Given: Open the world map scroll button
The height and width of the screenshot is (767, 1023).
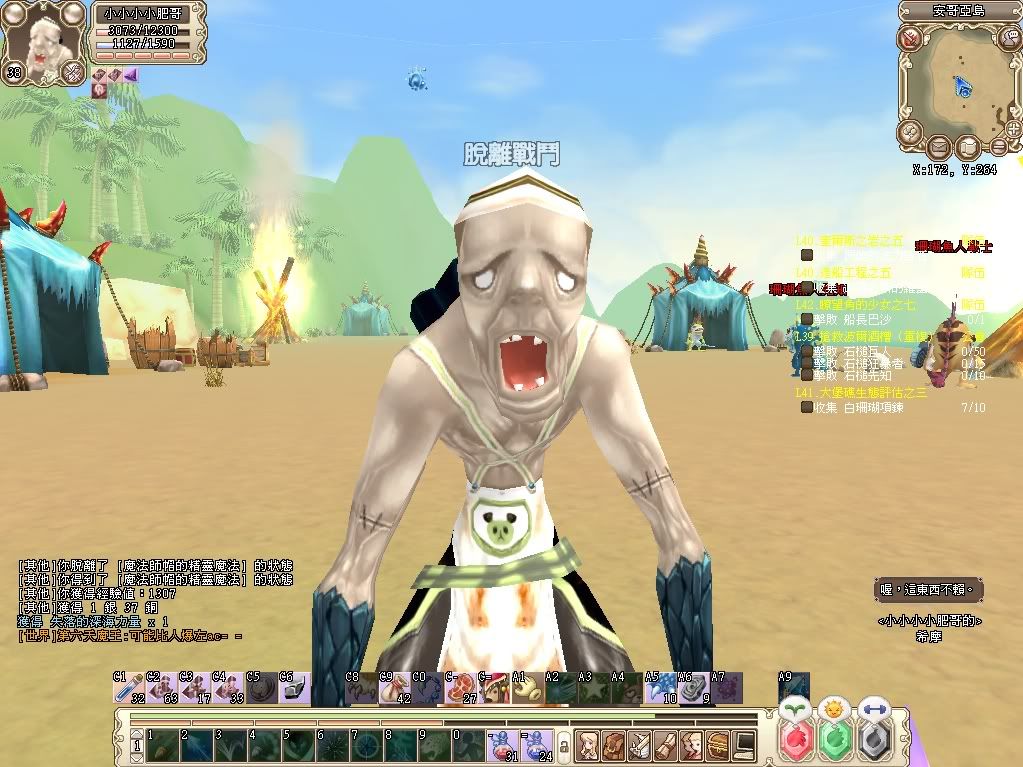Looking at the screenshot, I should pyautogui.click(x=967, y=149).
